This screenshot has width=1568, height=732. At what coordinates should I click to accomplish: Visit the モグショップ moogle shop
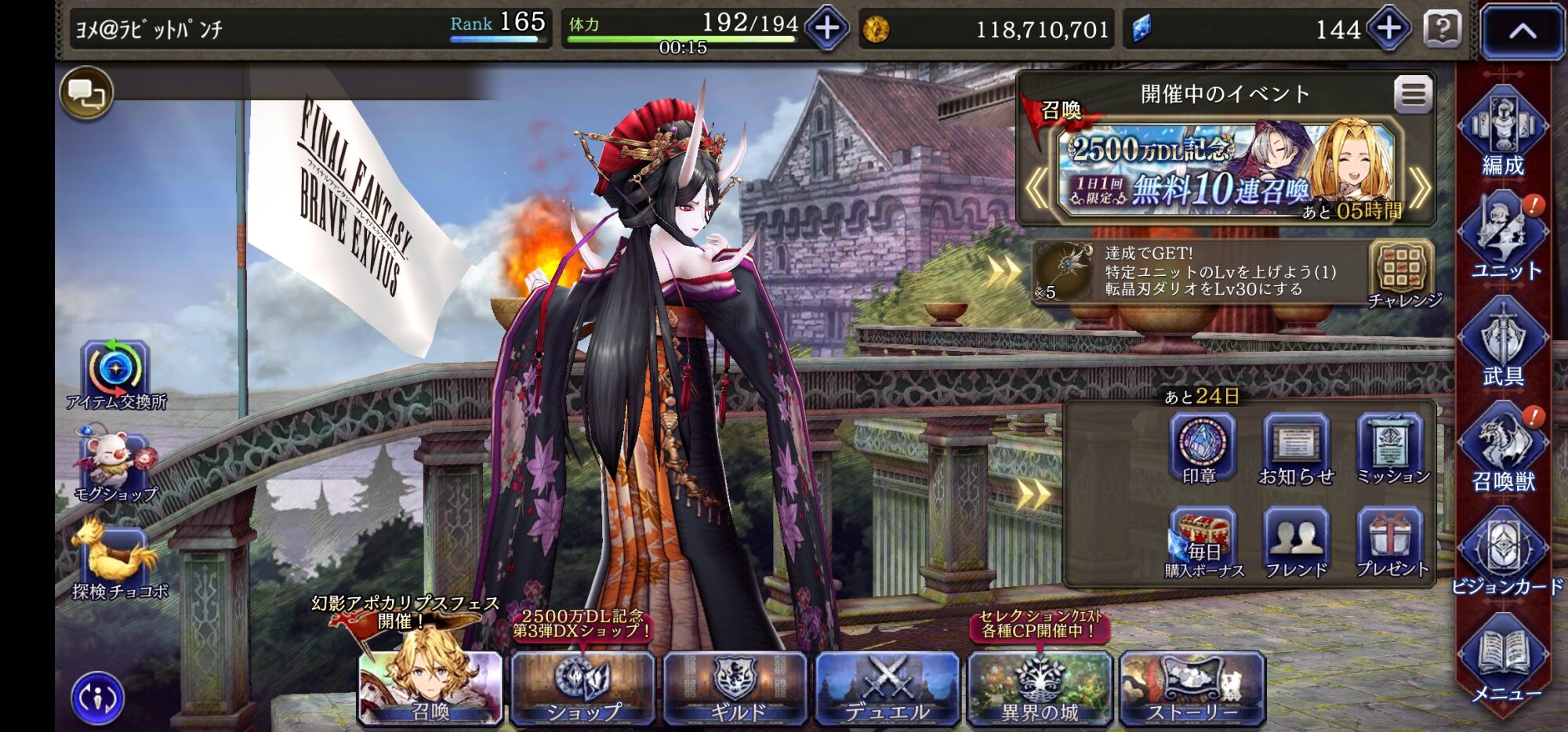116,467
